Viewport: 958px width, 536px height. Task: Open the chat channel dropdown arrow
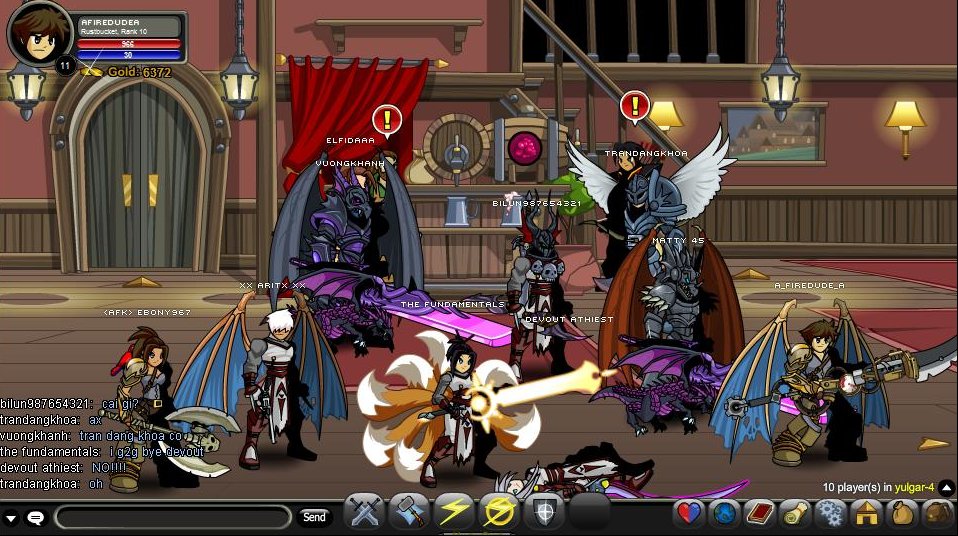tap(11, 518)
